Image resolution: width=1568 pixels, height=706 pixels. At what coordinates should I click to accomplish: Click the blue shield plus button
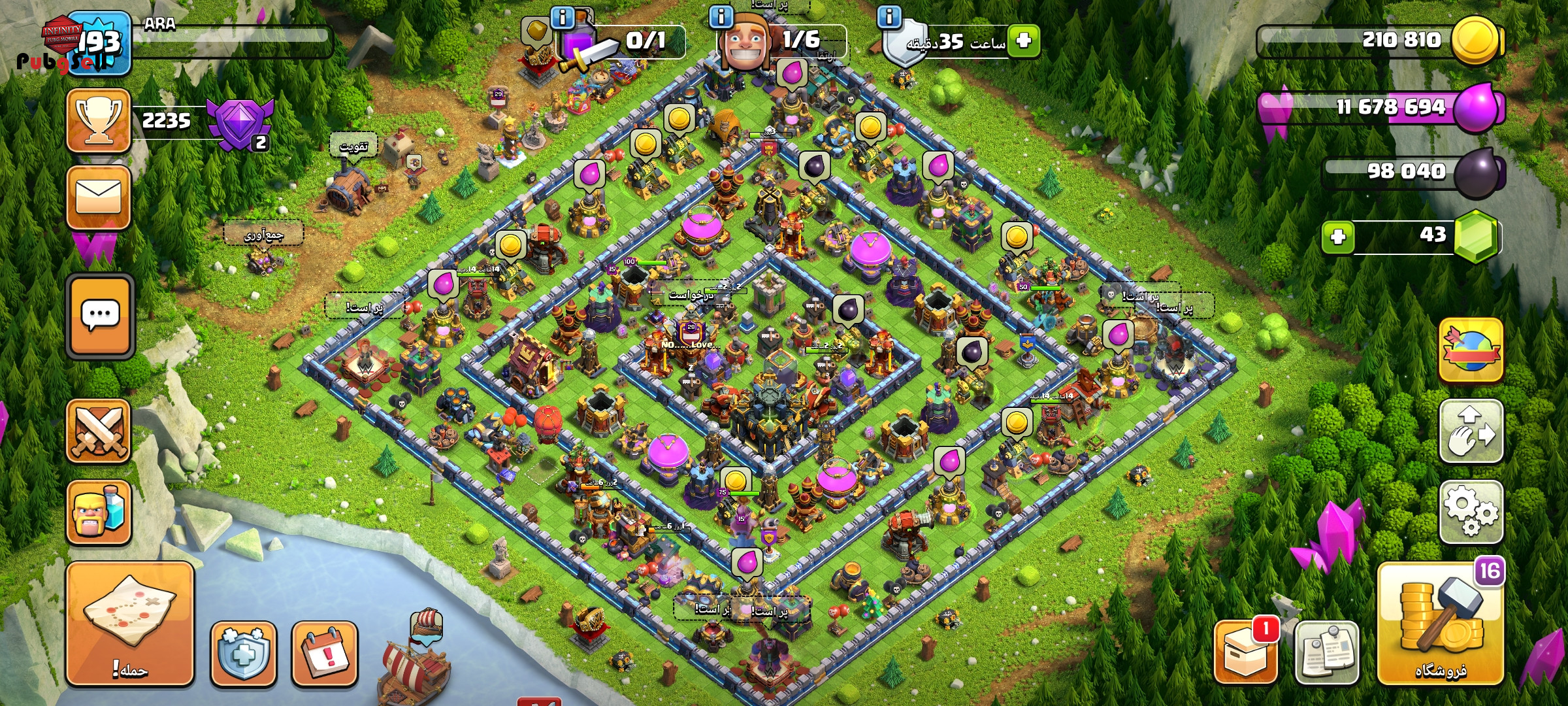click(x=243, y=653)
